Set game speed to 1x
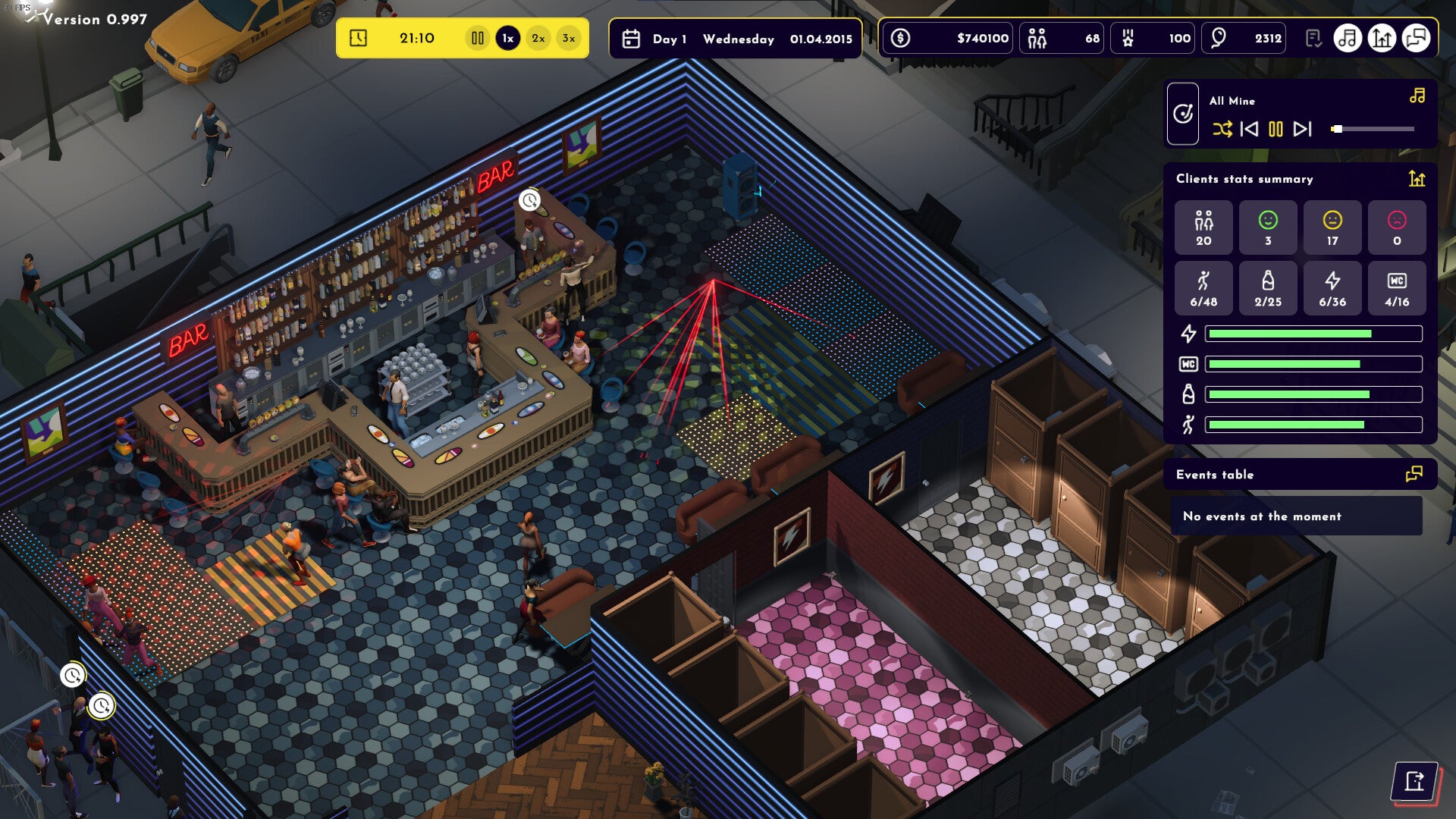This screenshot has height=819, width=1456. pyautogui.click(x=508, y=38)
